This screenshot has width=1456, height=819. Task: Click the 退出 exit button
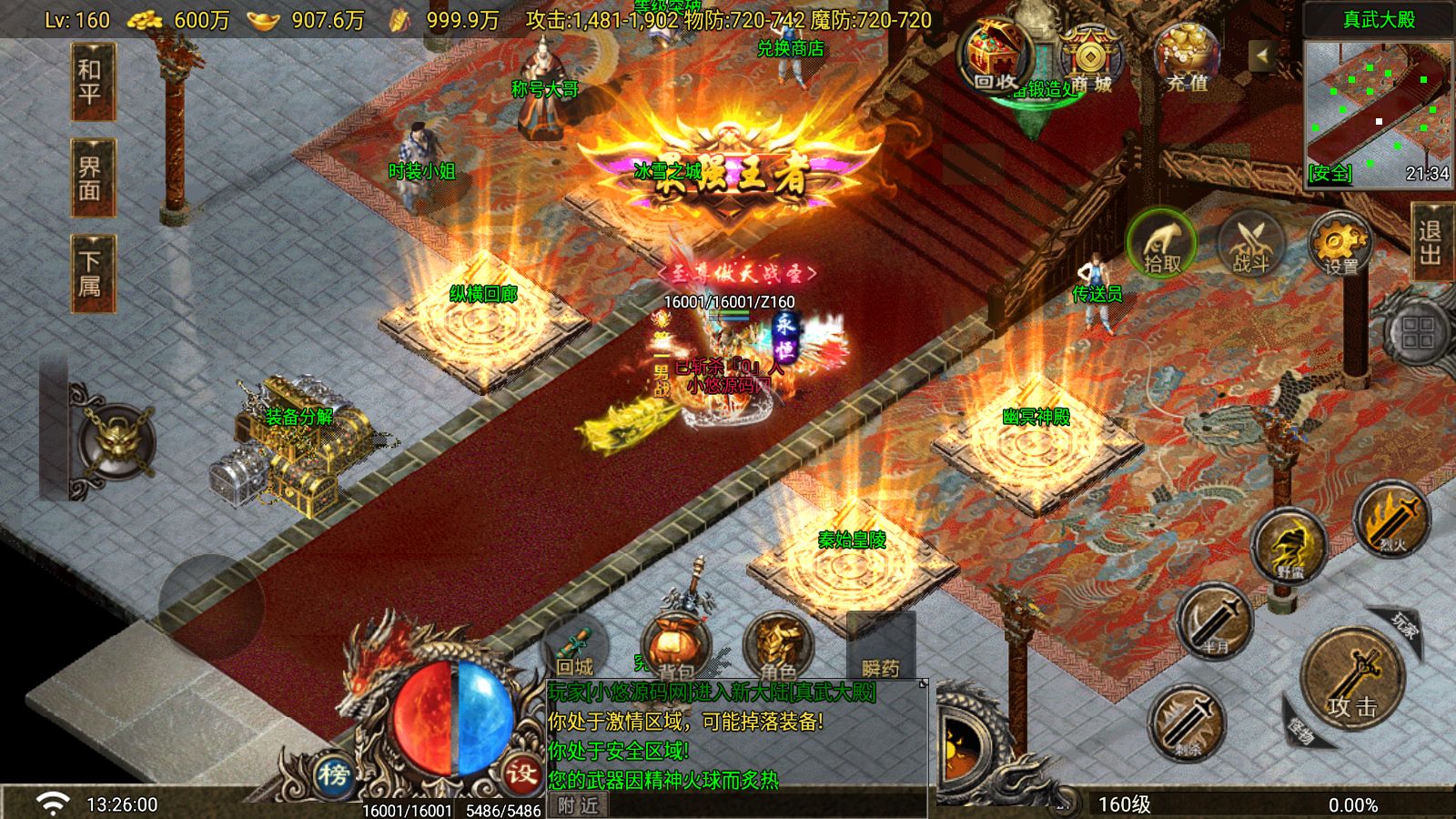(1431, 241)
